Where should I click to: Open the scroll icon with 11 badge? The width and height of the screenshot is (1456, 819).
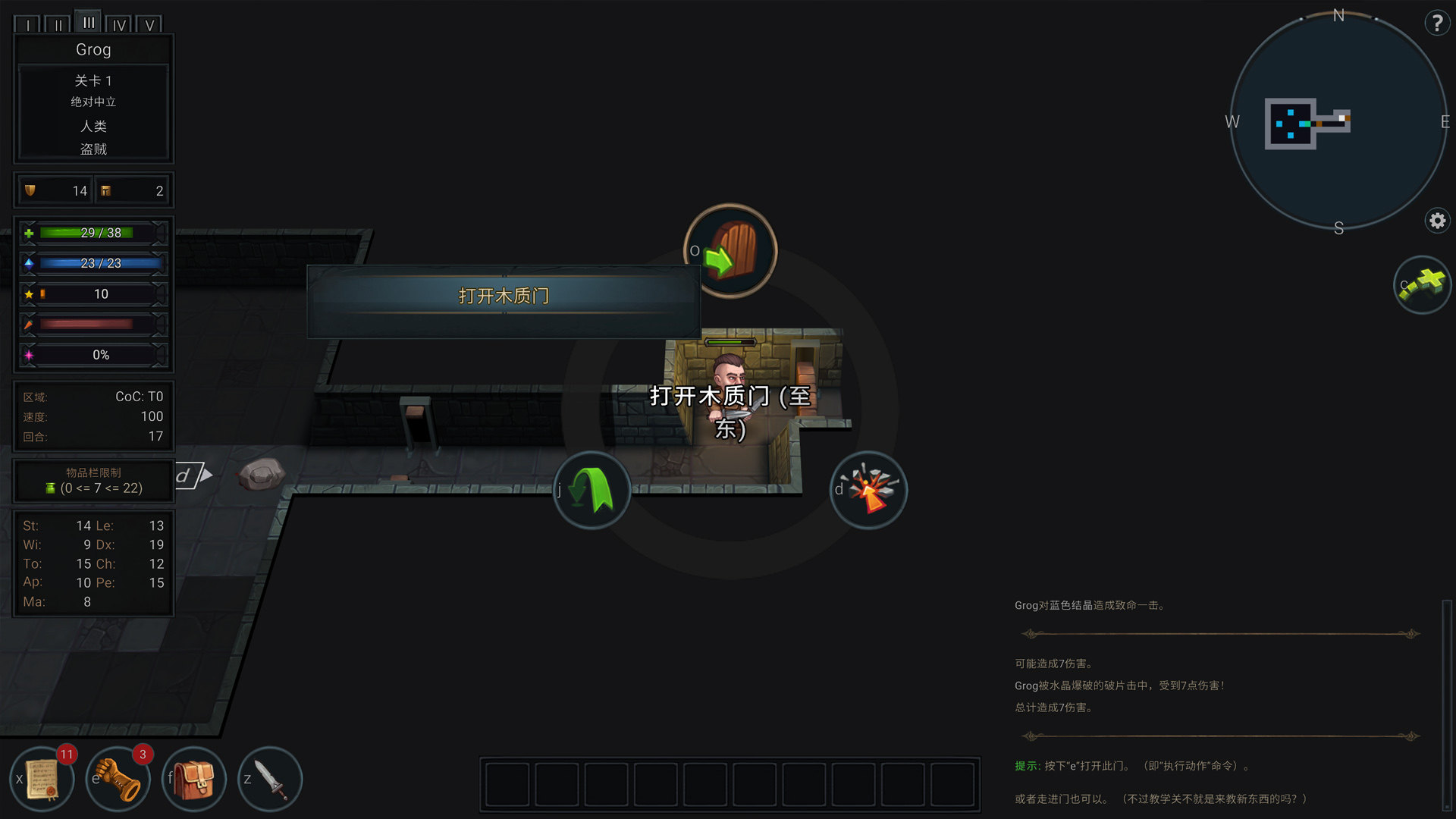[42, 779]
